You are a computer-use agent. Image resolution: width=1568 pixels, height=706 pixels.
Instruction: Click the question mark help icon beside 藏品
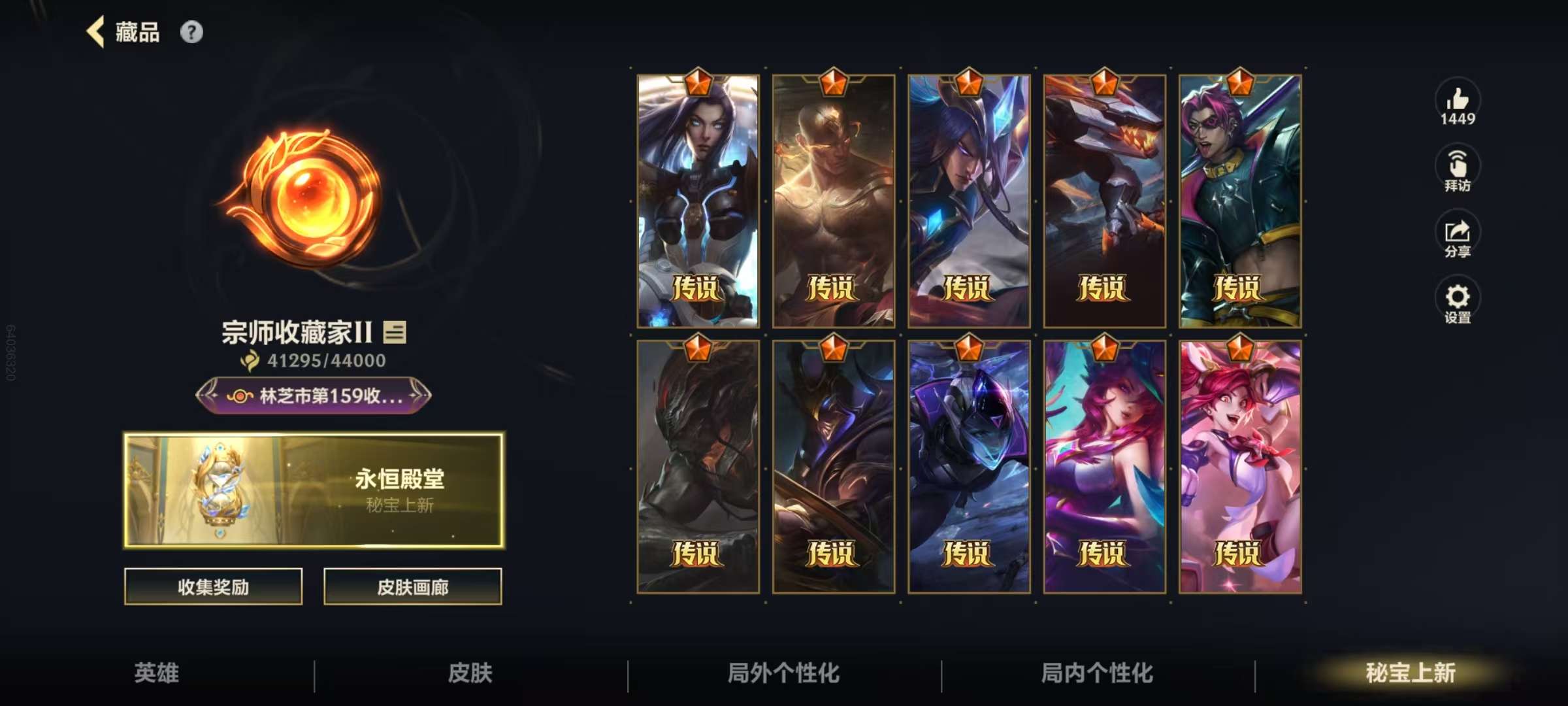coord(191,32)
